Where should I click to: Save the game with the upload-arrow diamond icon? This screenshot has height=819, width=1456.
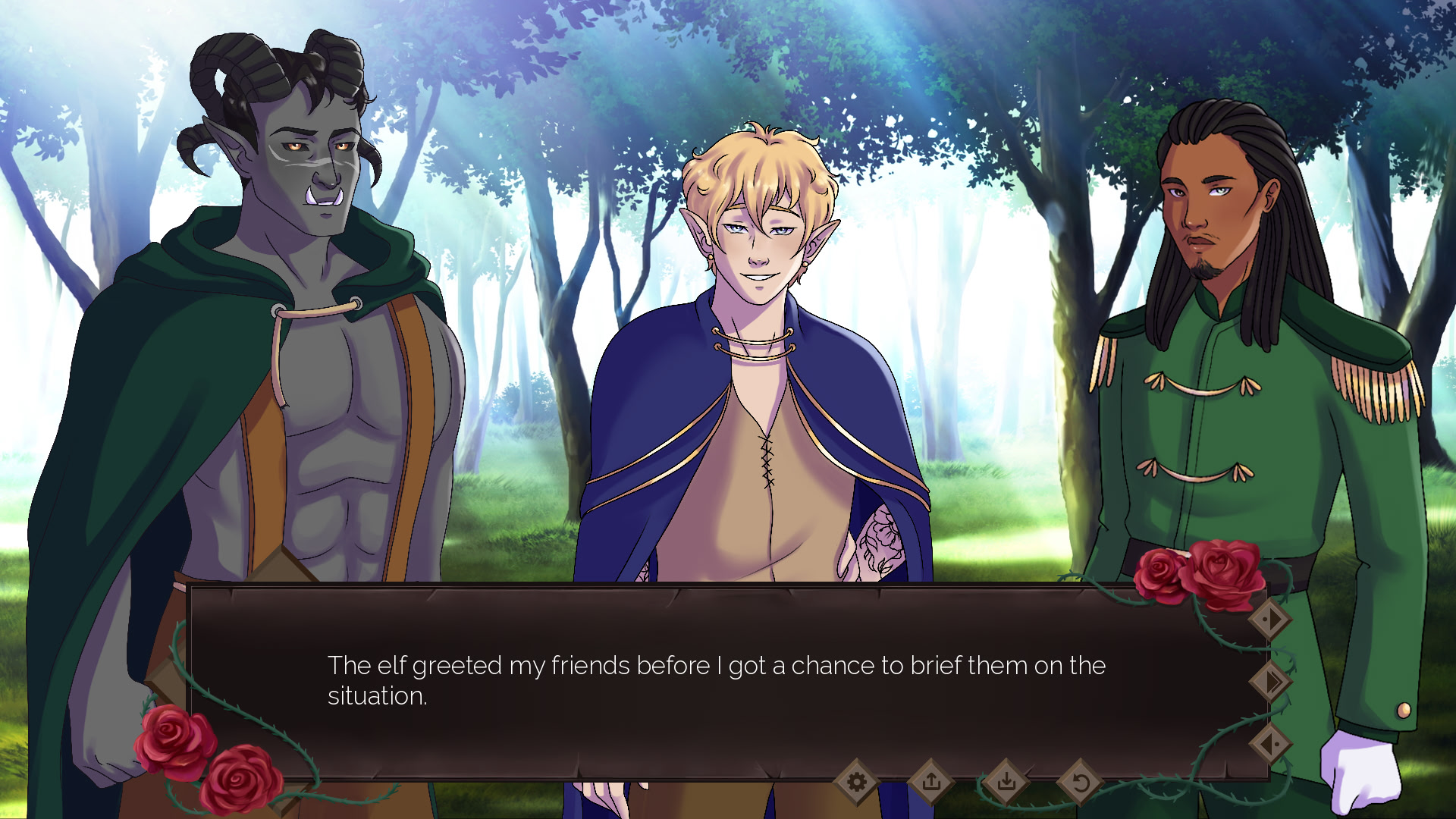[931, 781]
